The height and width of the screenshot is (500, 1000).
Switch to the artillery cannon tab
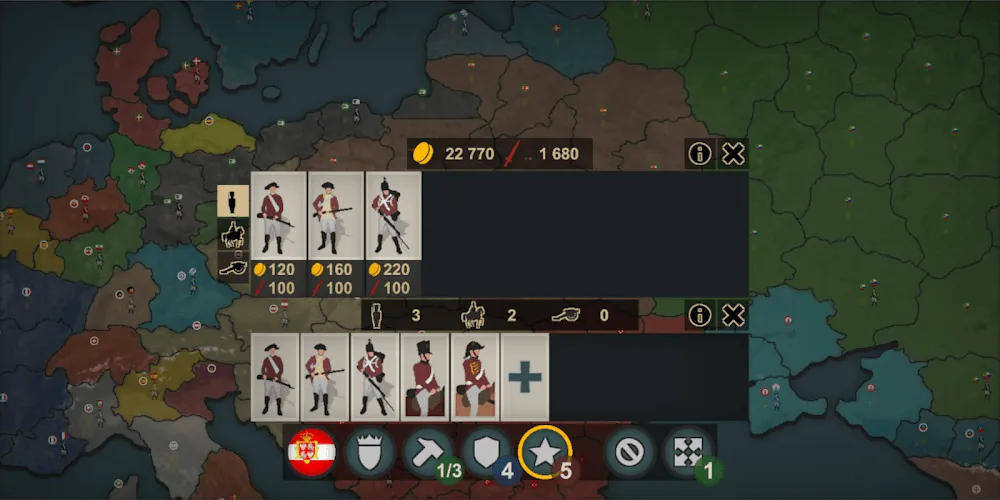[x=234, y=265]
